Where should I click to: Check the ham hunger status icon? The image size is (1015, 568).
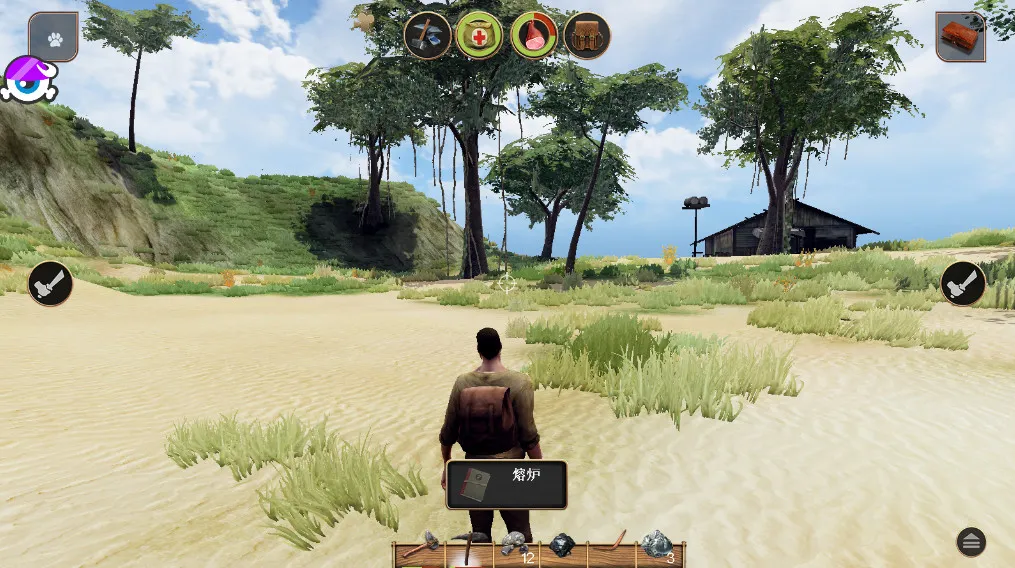(534, 36)
